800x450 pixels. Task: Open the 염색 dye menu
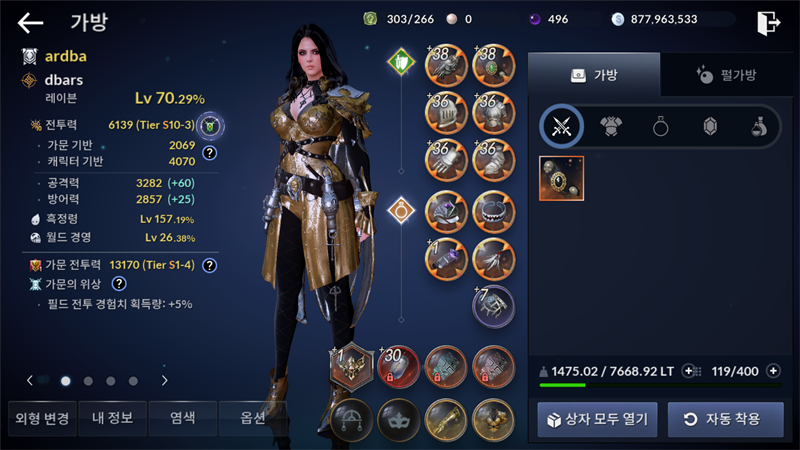(182, 418)
